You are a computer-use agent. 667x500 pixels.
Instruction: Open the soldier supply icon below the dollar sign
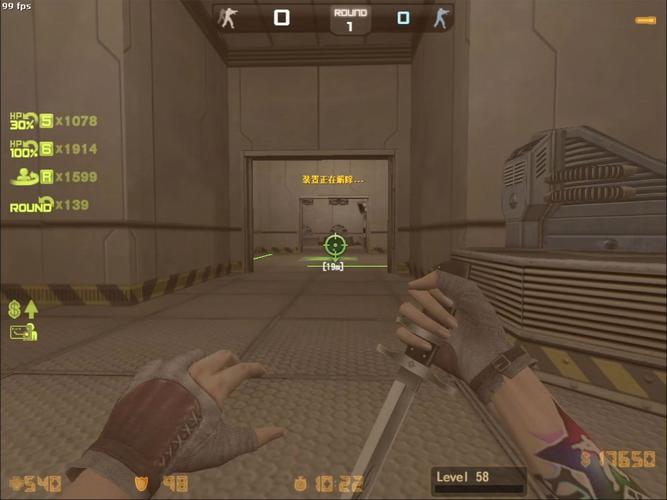coord(24,332)
